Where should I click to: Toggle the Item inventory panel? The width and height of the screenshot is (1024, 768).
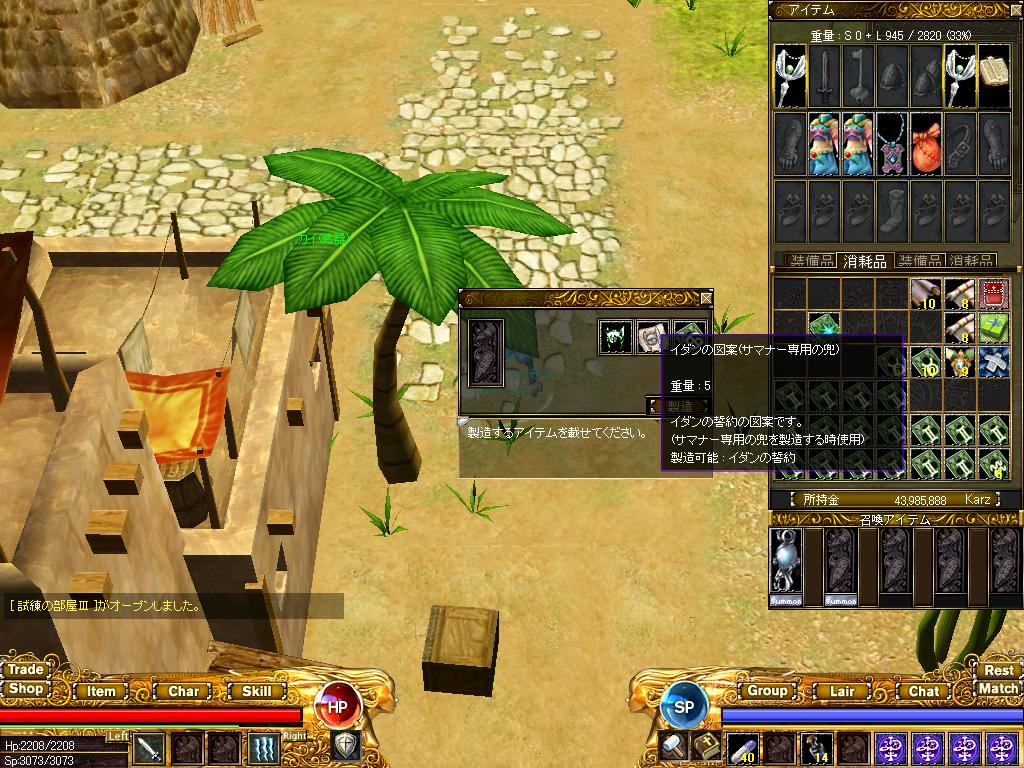coord(101,691)
